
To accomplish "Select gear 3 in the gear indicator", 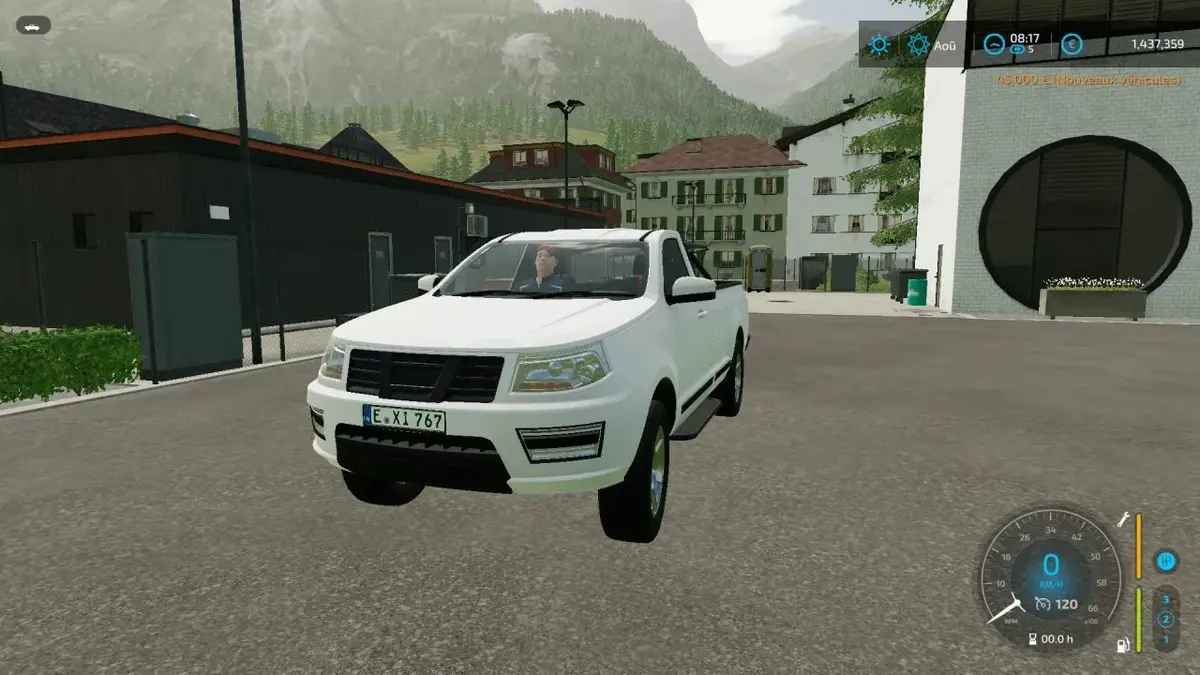I will point(1165,600).
